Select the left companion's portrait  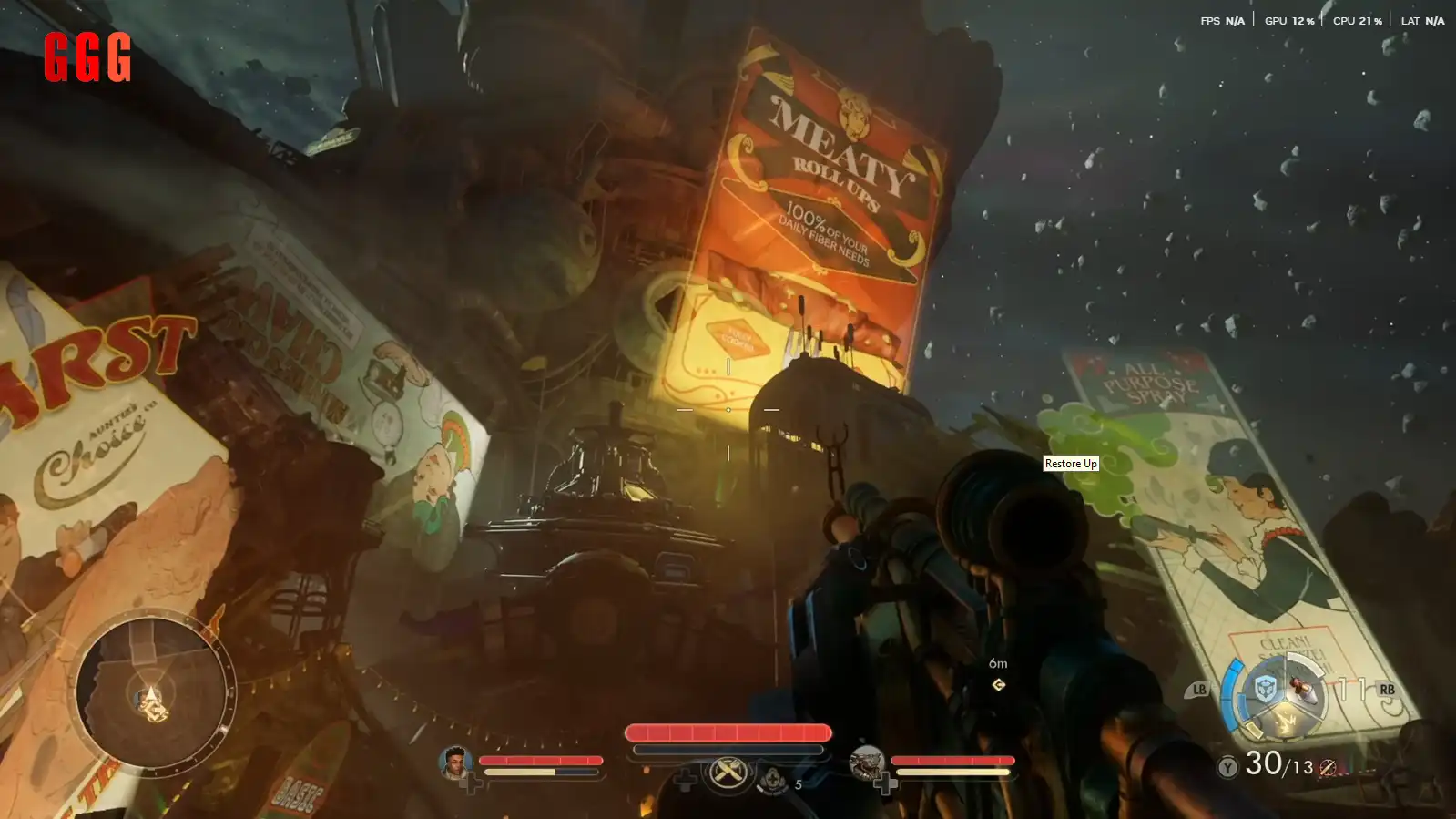(454, 762)
